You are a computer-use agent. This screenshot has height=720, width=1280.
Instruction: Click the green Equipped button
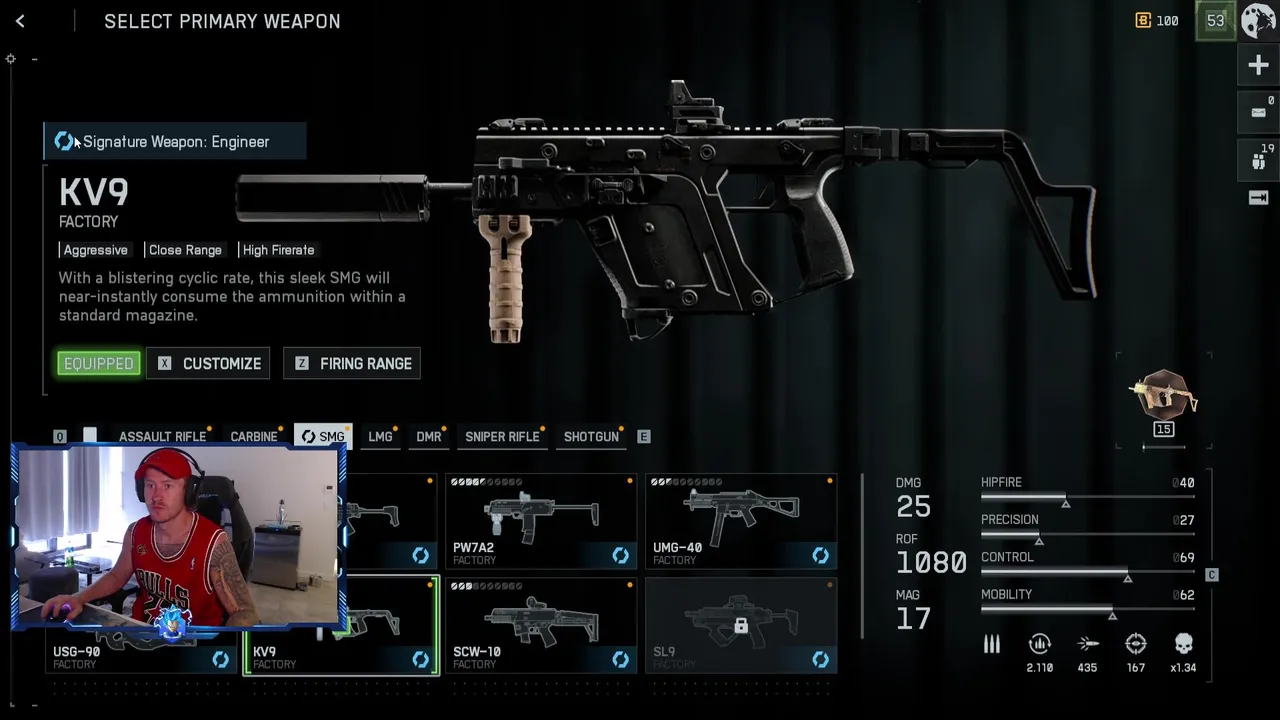(x=98, y=364)
